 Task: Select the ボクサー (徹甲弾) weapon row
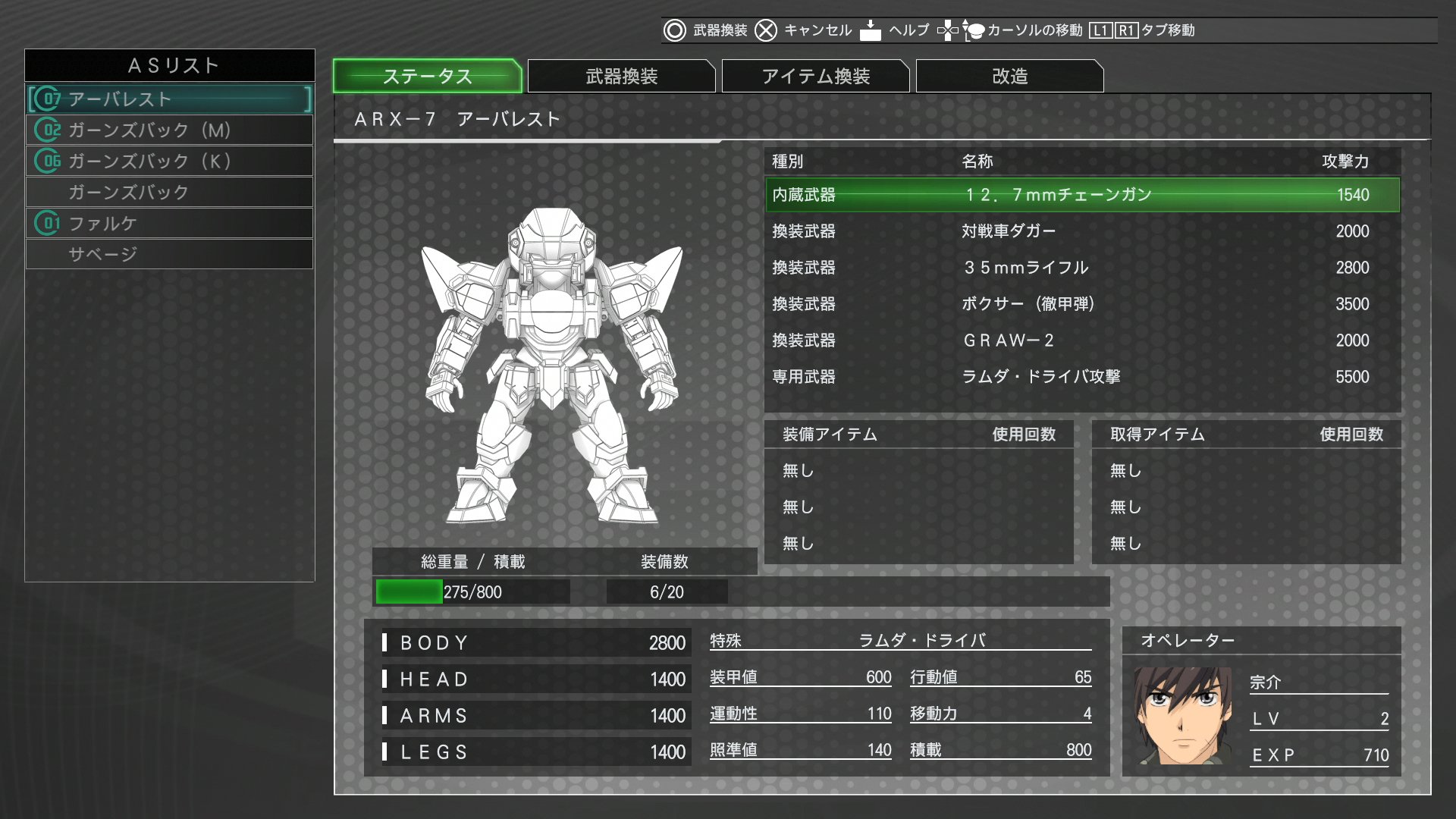click(1082, 304)
